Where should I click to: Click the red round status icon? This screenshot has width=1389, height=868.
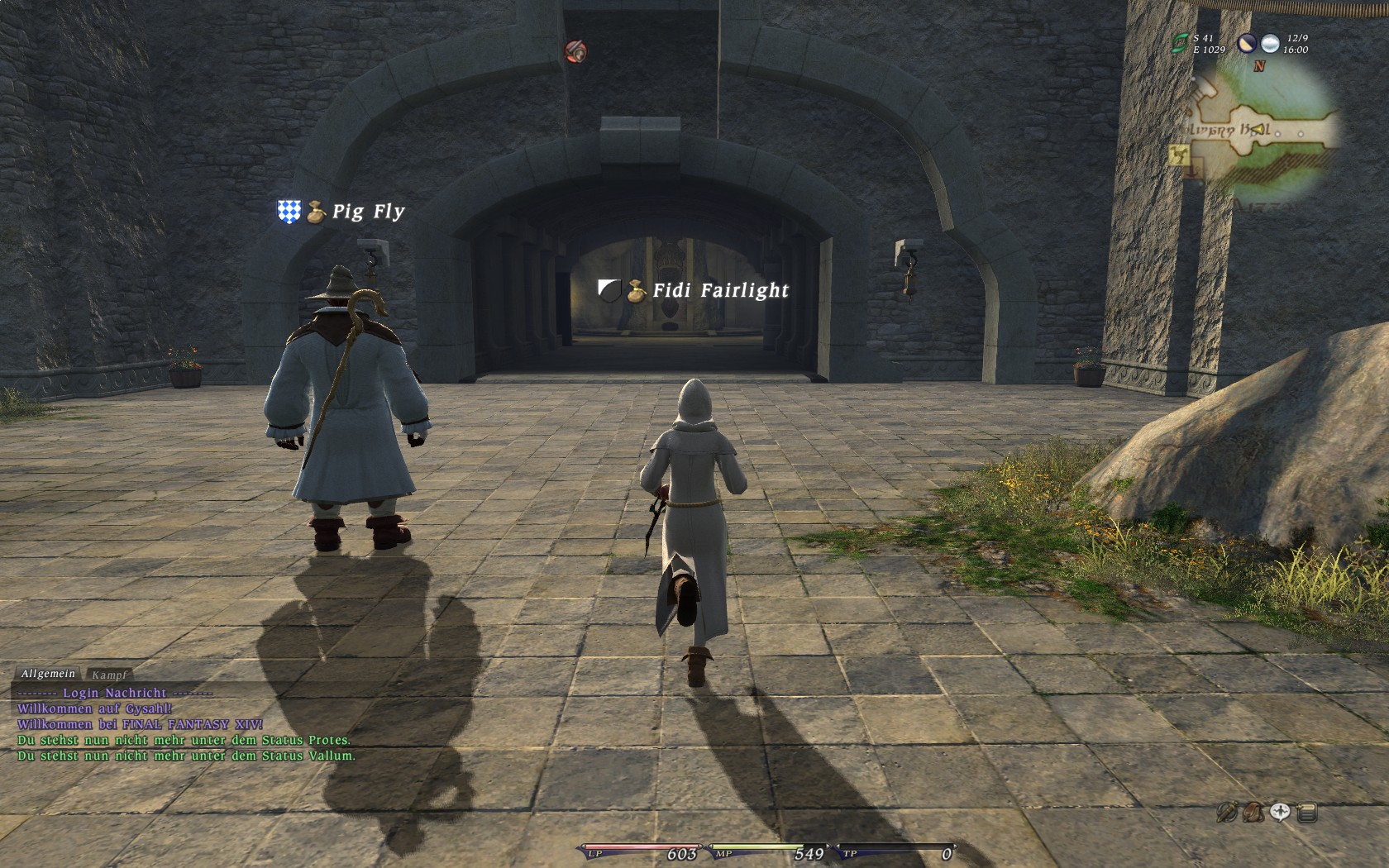tap(575, 51)
